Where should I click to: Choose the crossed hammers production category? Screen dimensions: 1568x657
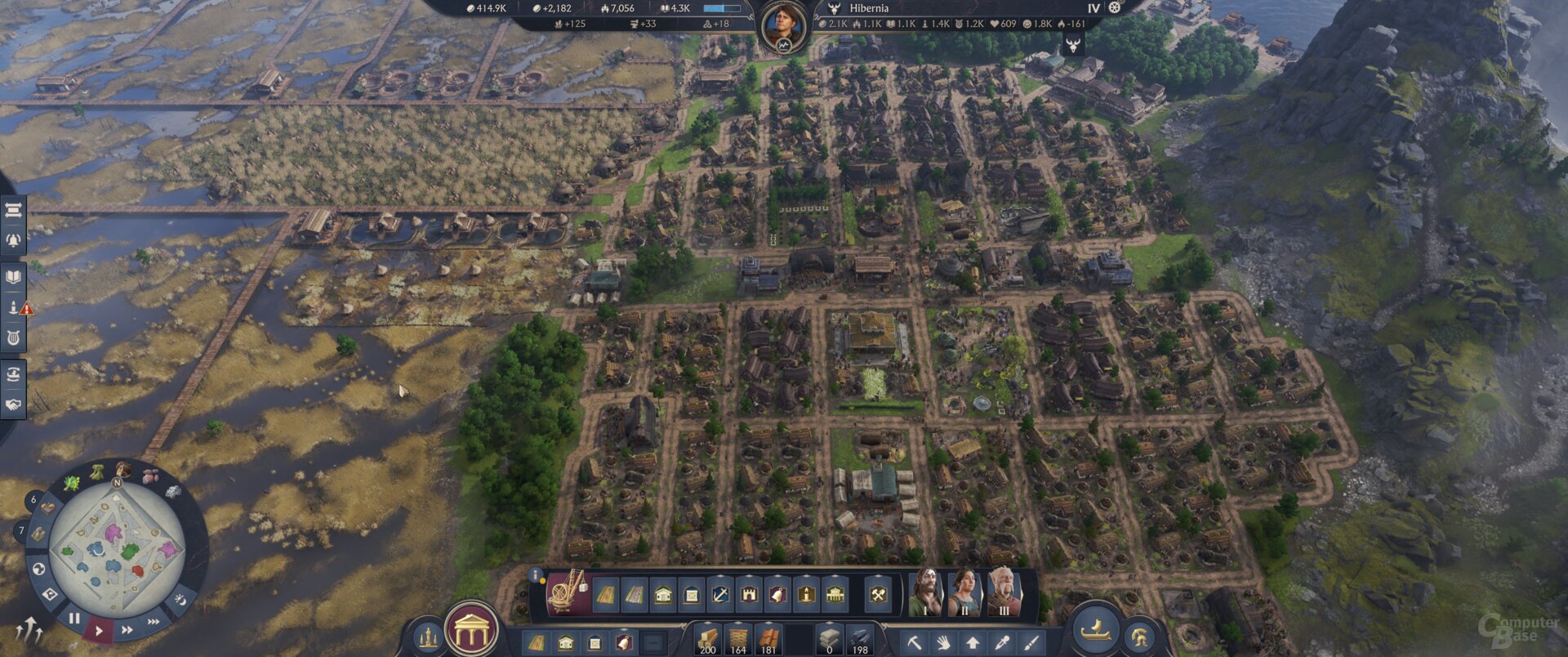tap(878, 594)
